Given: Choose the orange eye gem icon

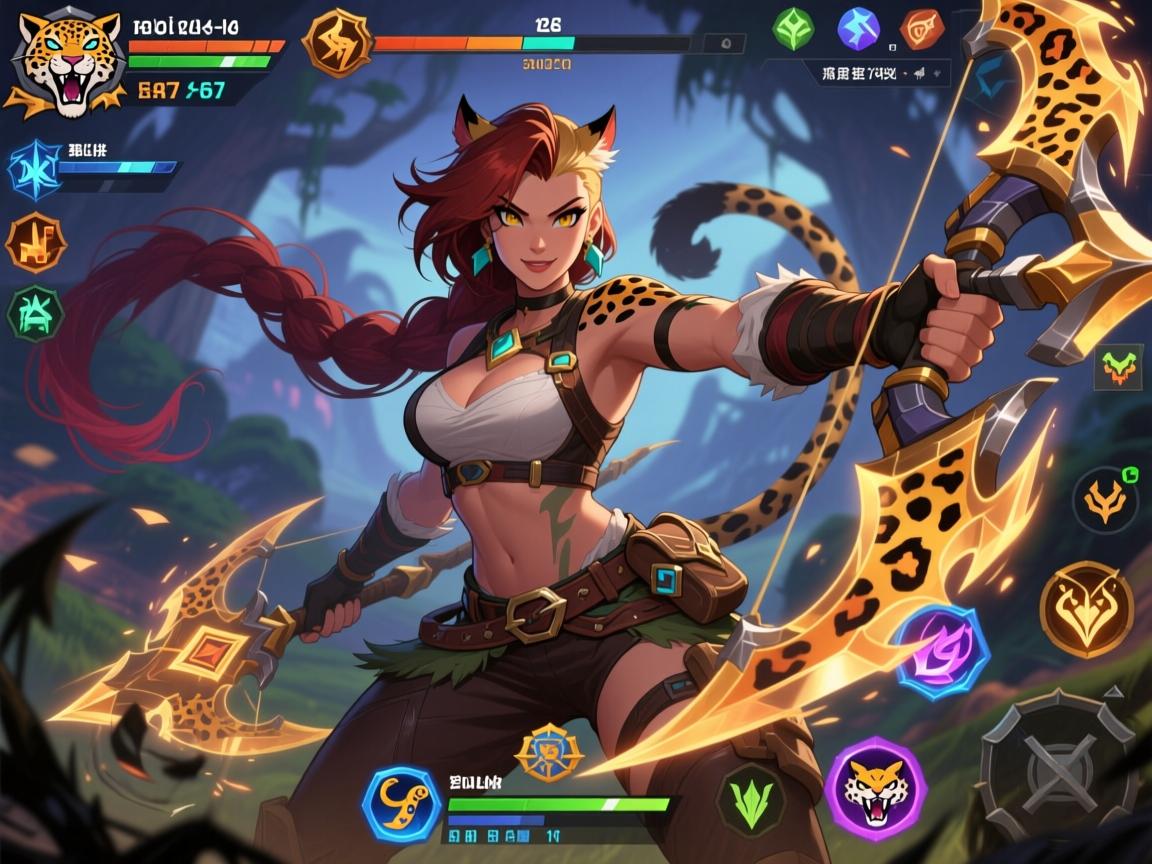Looking at the screenshot, I should (x=921, y=28).
